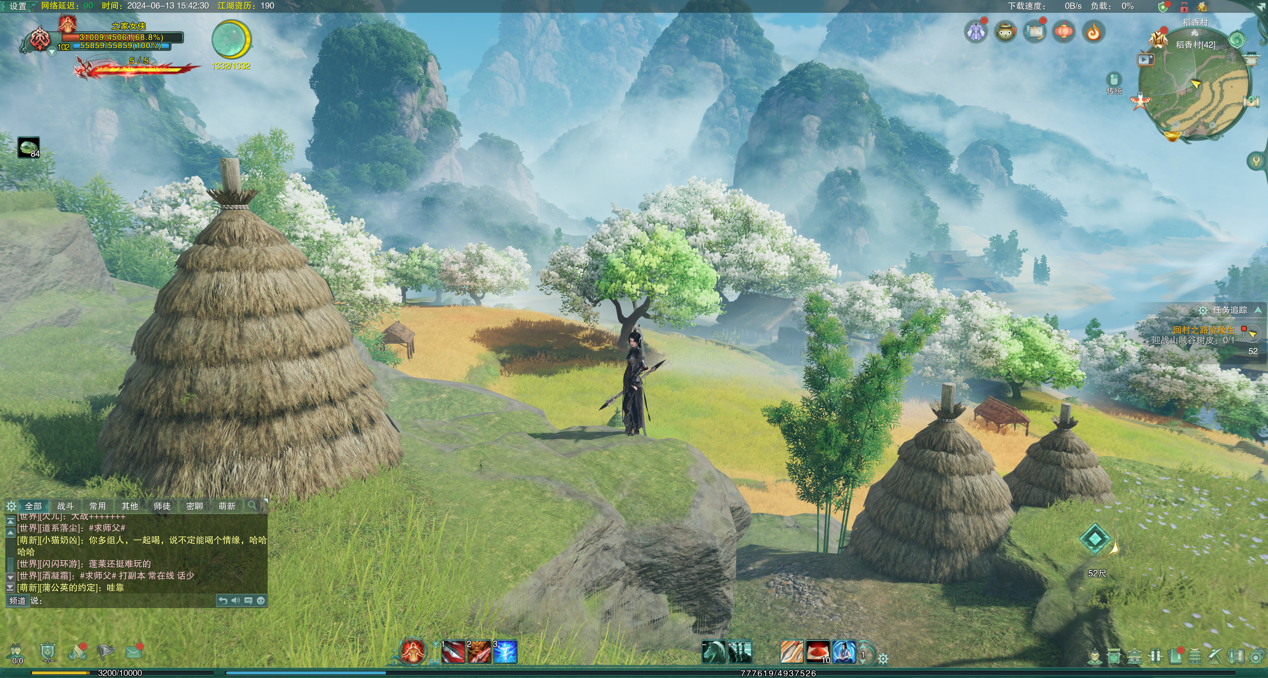Open the purple robe wardrobe icon
The height and width of the screenshot is (678, 1268).
click(975, 32)
